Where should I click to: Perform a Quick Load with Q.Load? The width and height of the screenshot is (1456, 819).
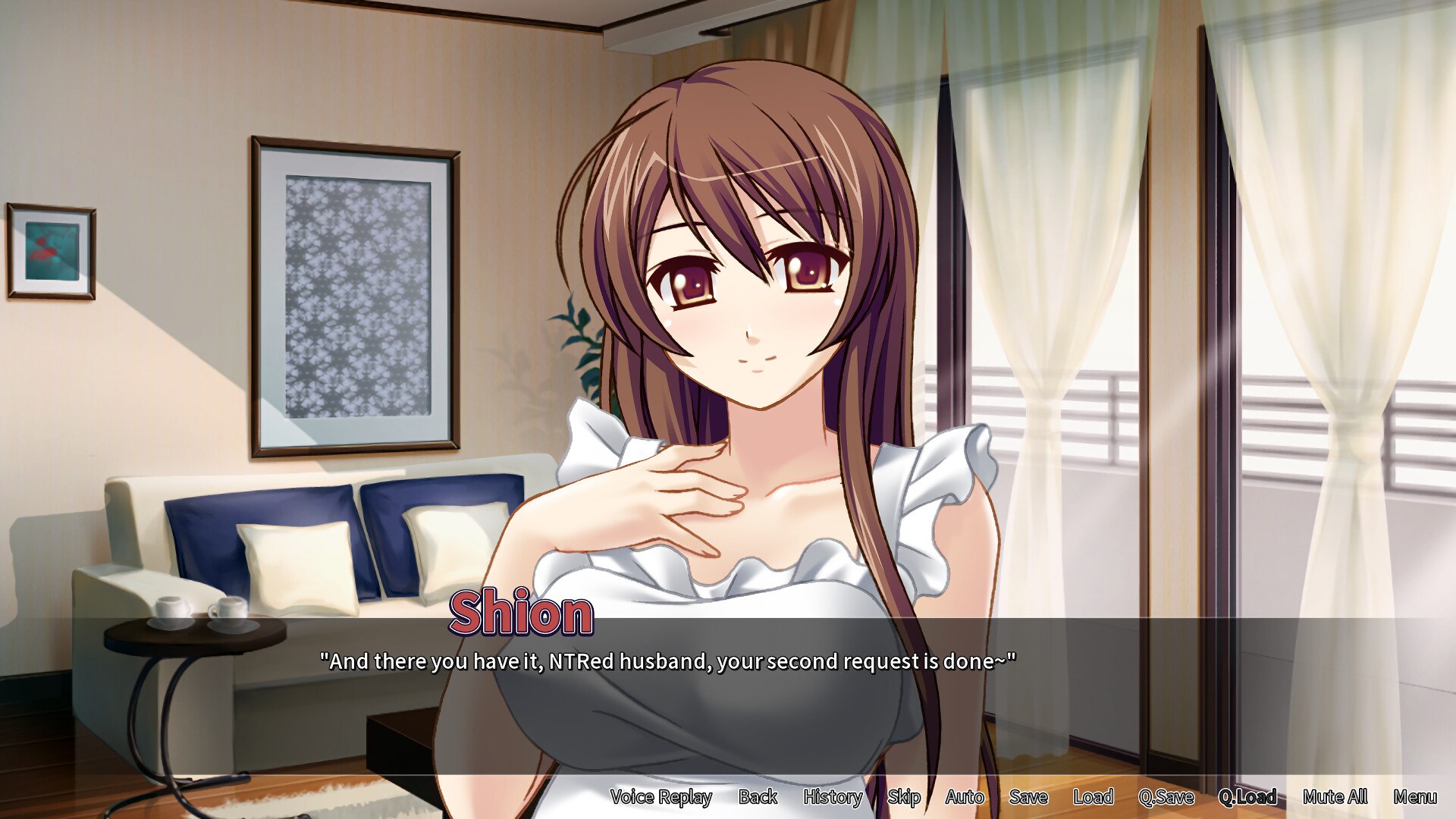point(1249,797)
